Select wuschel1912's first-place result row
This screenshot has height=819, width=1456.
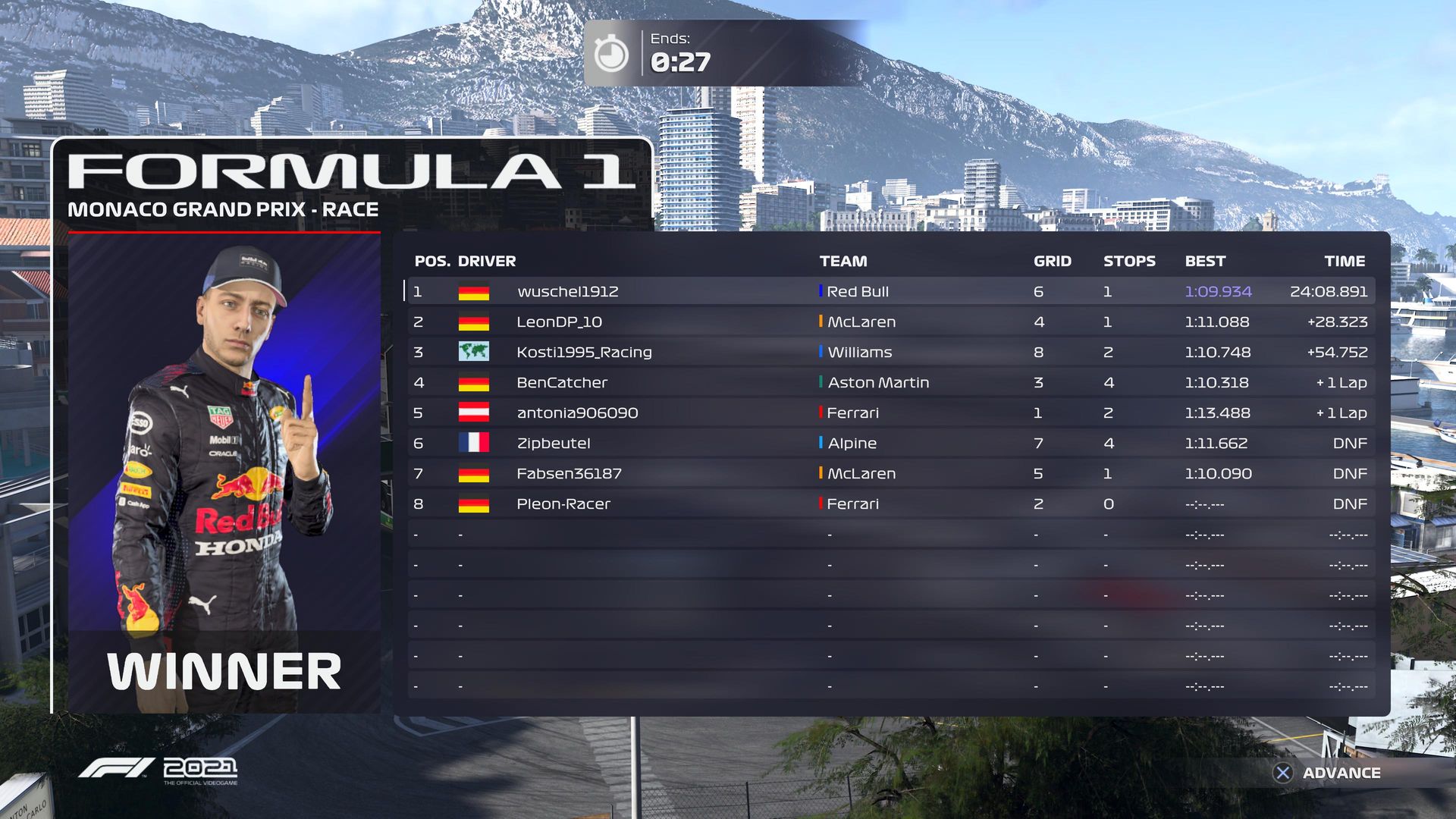(x=890, y=291)
